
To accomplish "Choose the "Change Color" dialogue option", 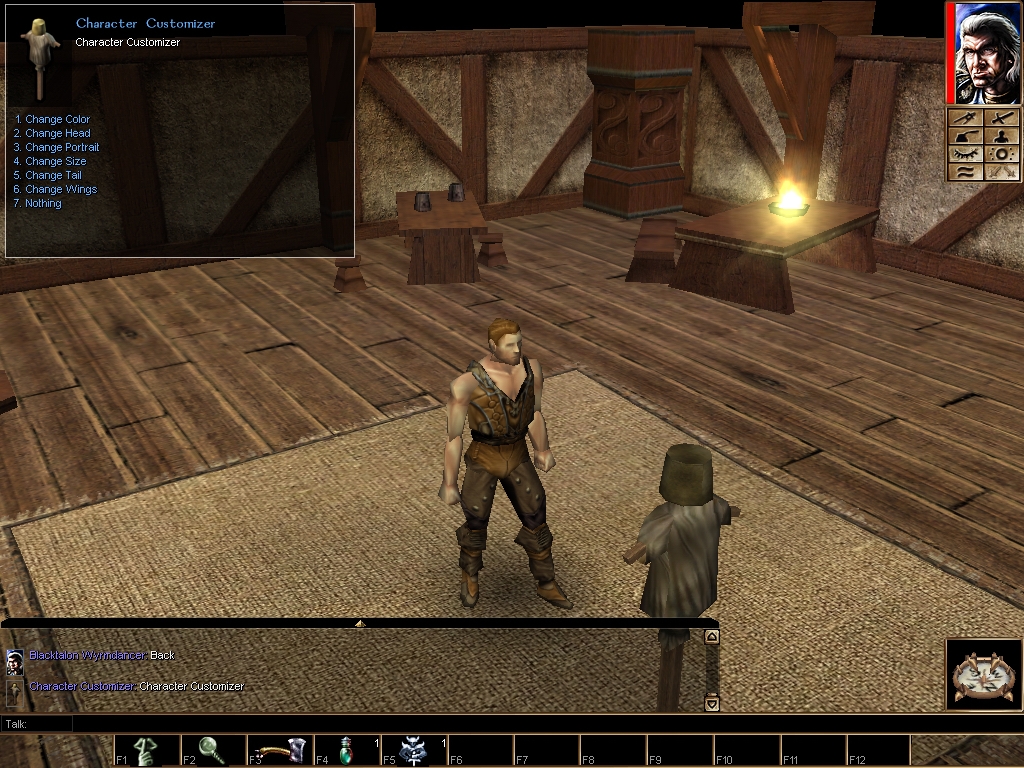I will point(57,119).
